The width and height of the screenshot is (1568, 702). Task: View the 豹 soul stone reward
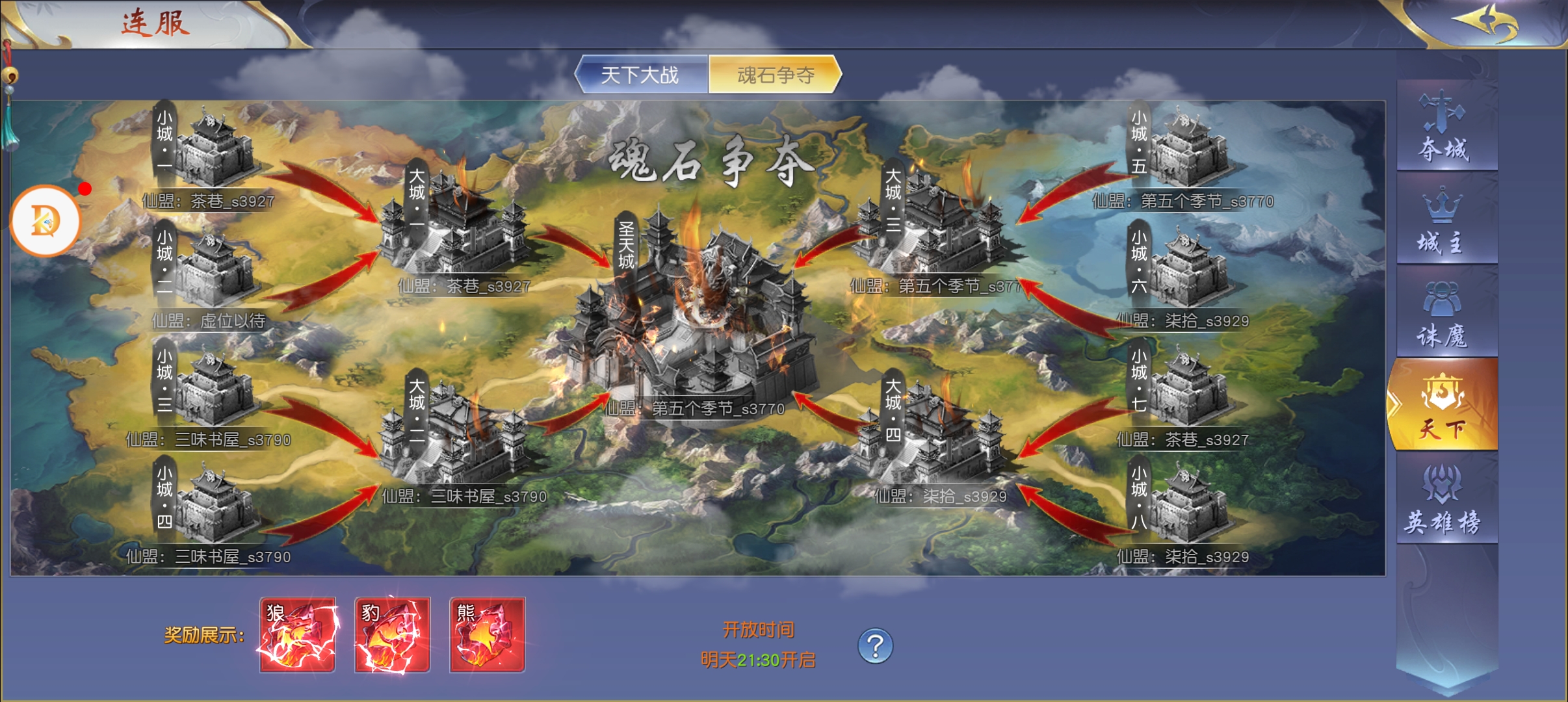393,634
